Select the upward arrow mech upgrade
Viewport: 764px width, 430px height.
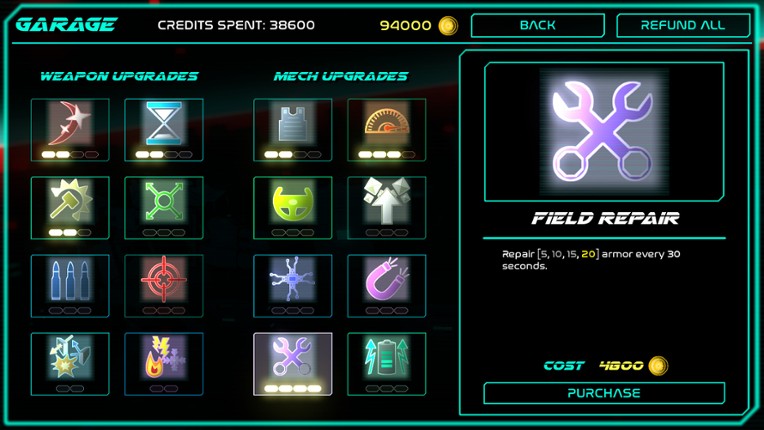pos(386,206)
